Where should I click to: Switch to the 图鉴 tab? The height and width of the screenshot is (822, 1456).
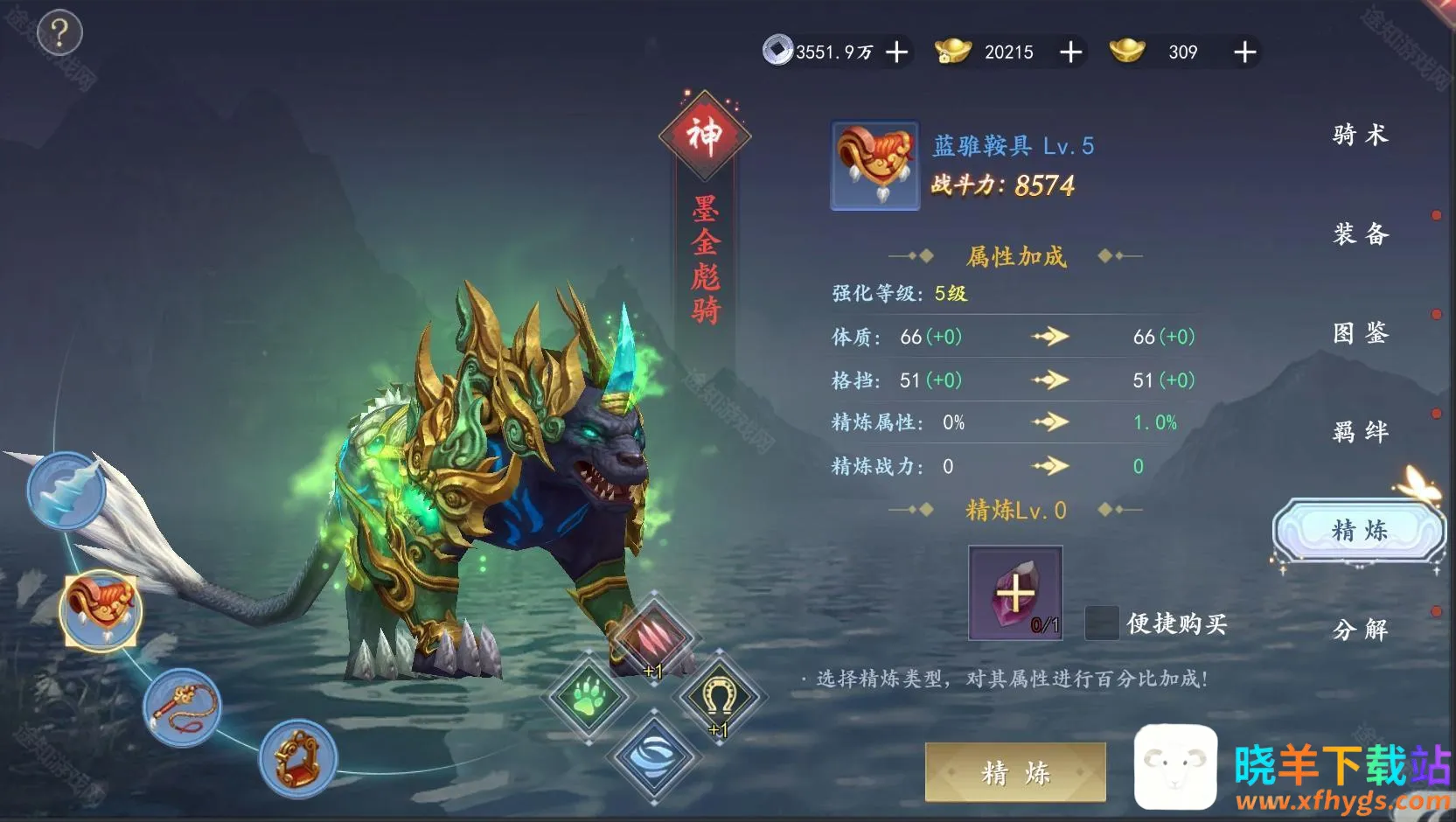pos(1360,333)
